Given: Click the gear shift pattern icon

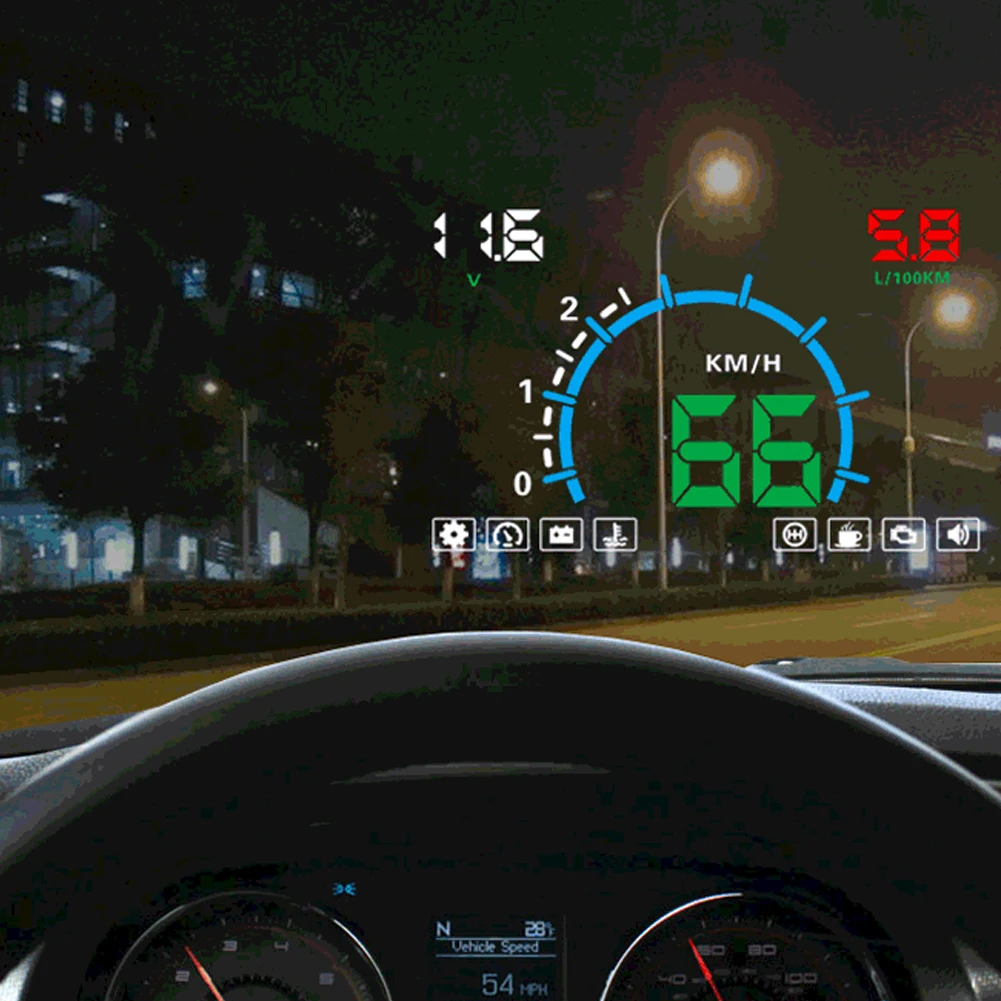Looking at the screenshot, I should 795,534.
